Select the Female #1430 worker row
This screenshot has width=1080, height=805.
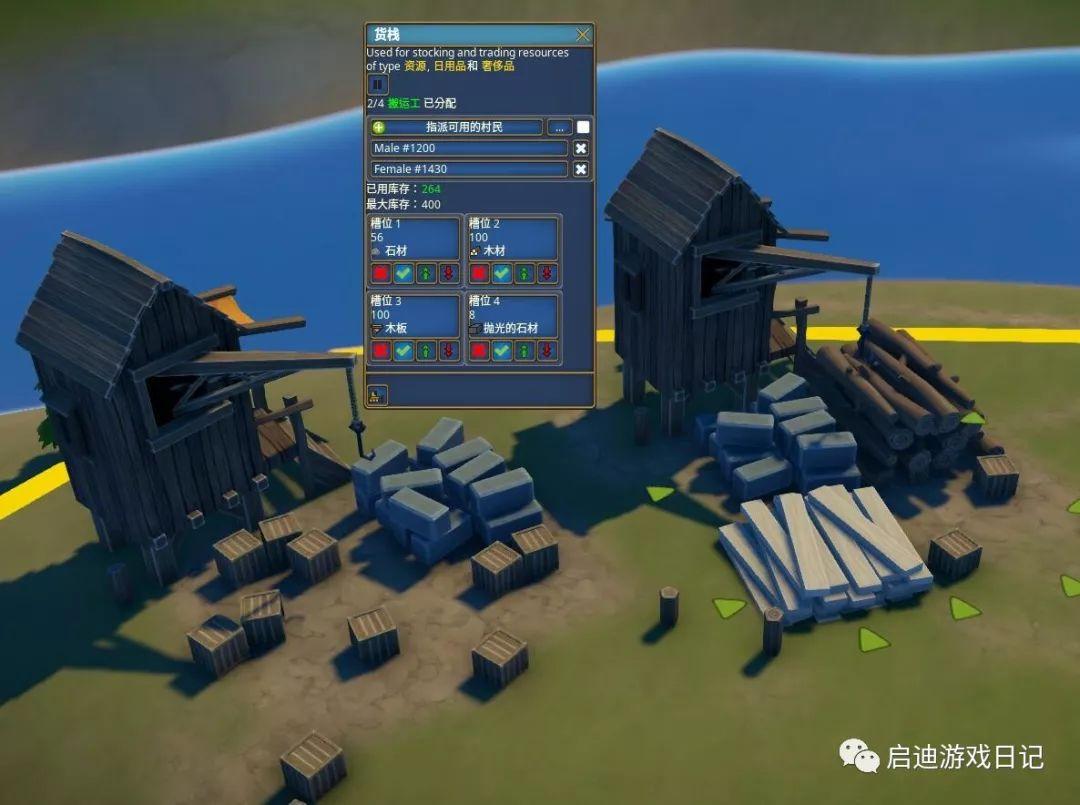pyautogui.click(x=469, y=169)
